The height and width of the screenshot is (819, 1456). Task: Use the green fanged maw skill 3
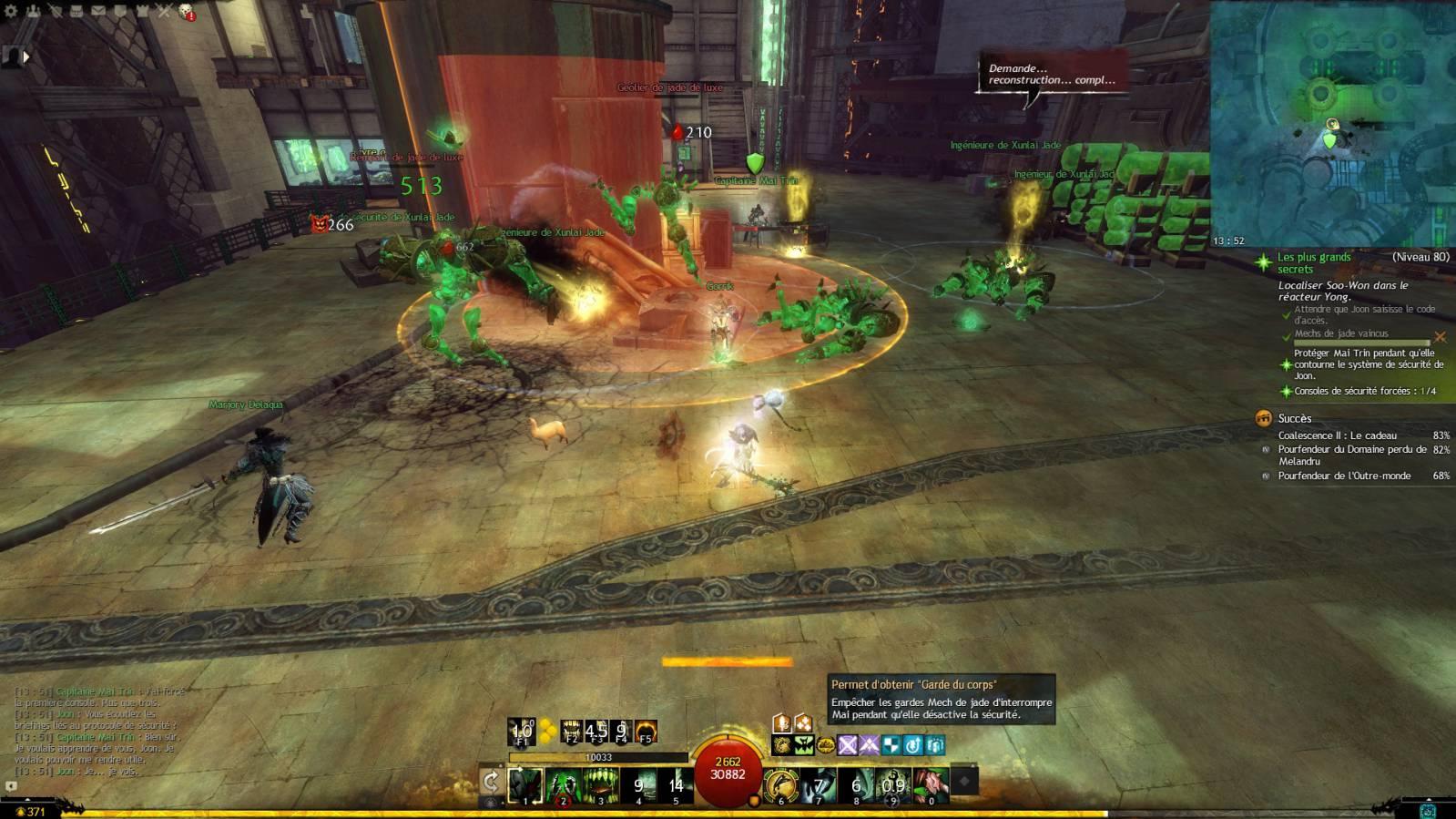(601, 785)
